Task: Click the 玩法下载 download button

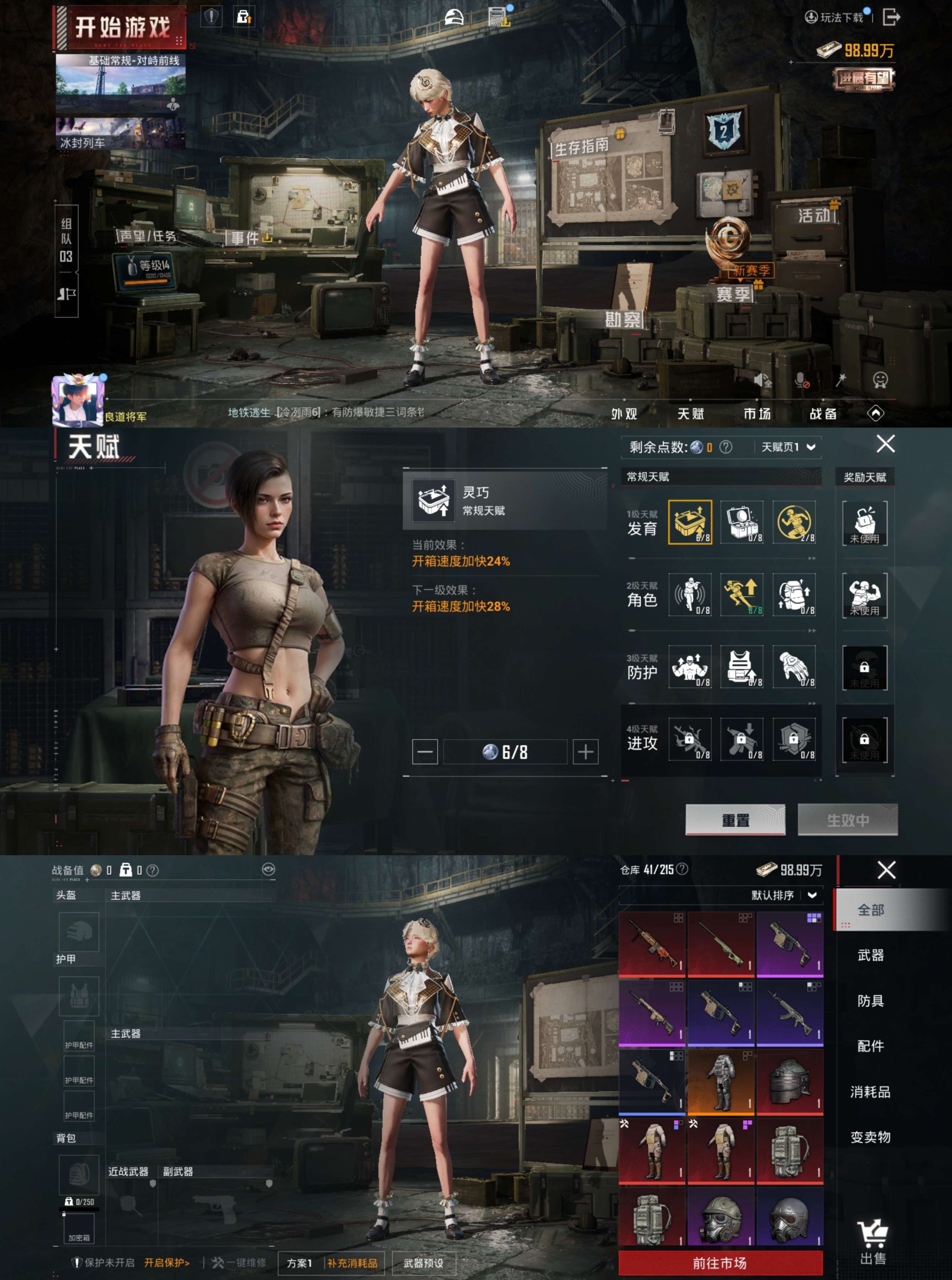Action: pos(834,17)
